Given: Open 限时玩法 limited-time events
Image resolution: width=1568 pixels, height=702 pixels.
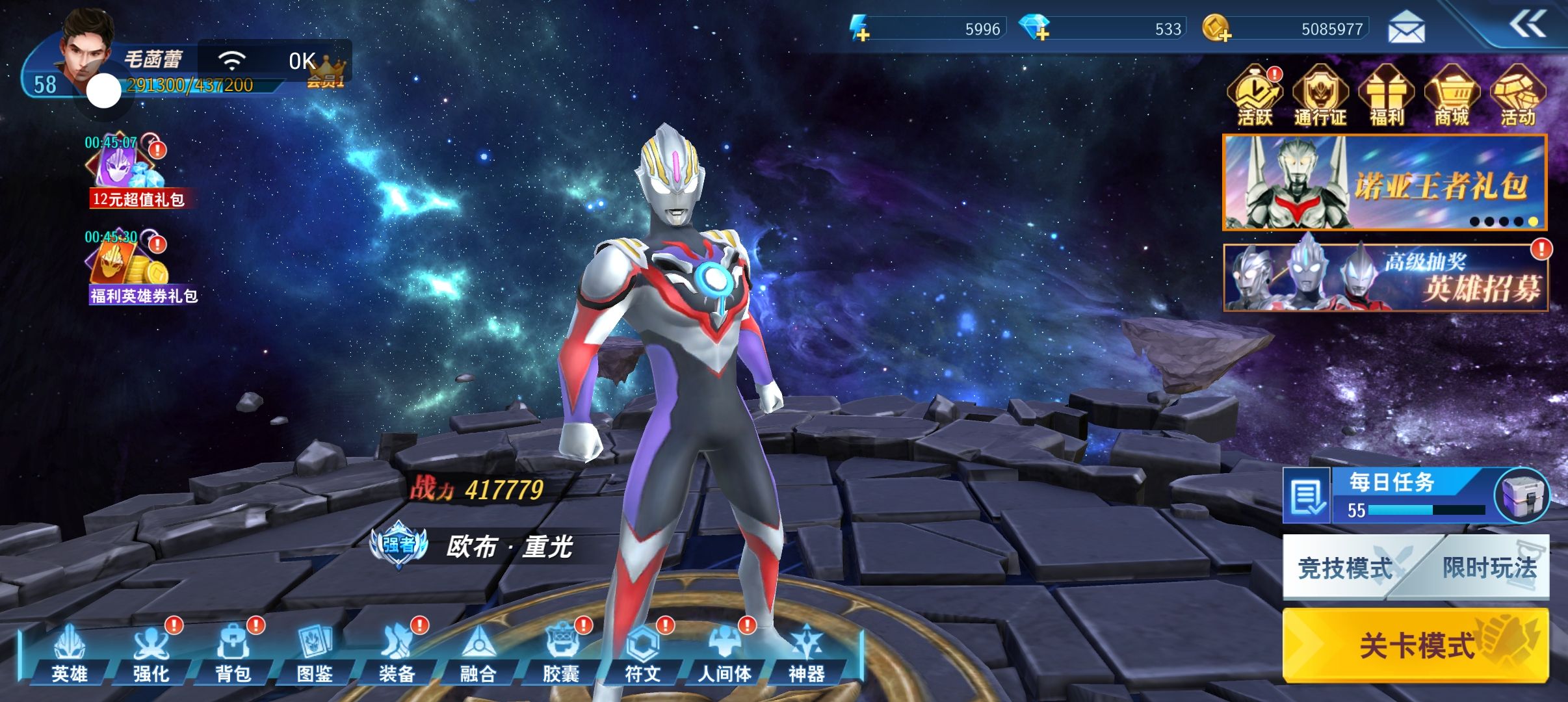Looking at the screenshot, I should [1490, 568].
